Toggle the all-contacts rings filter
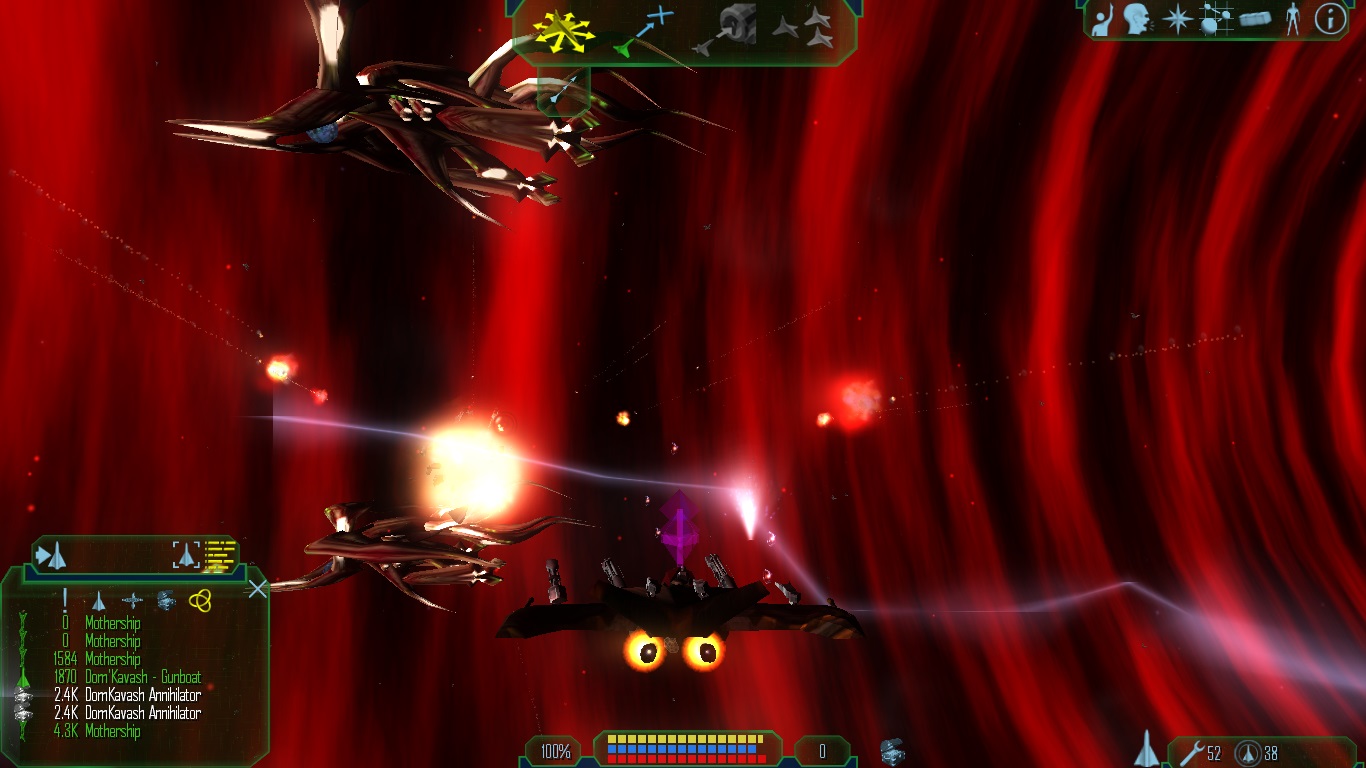 (x=200, y=600)
